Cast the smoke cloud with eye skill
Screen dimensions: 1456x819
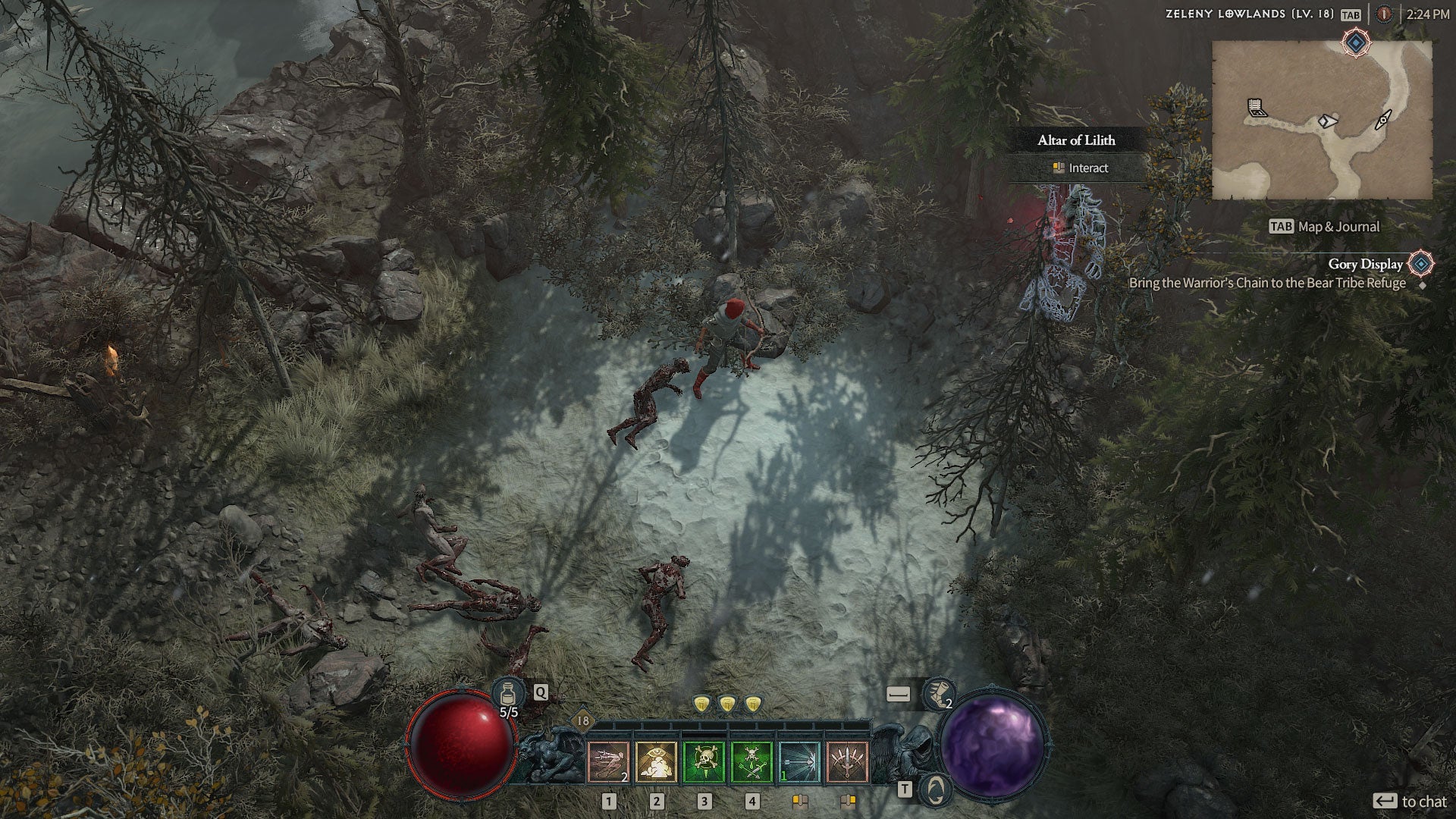tap(657, 761)
